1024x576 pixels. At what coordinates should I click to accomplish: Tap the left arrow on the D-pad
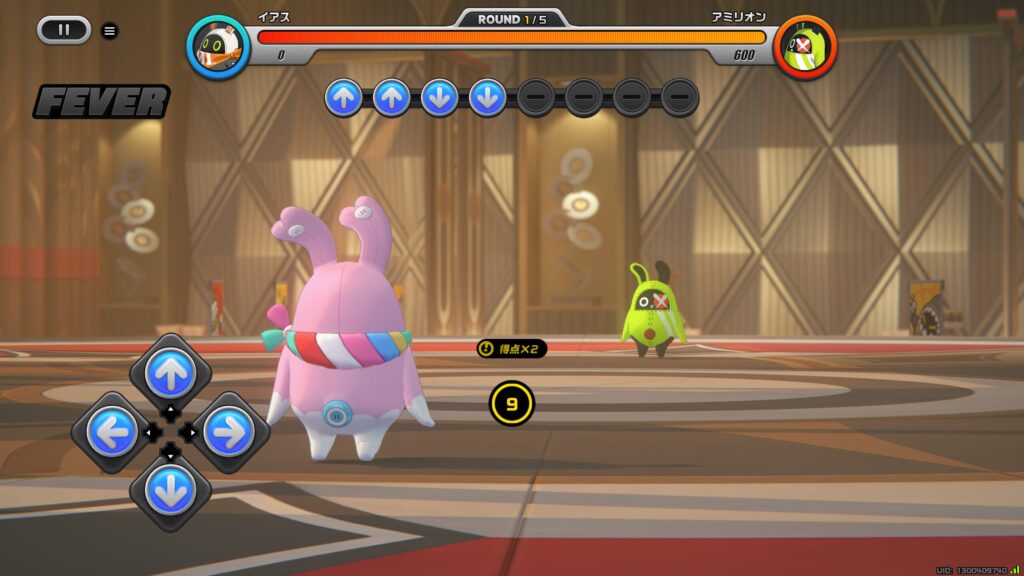(112, 432)
